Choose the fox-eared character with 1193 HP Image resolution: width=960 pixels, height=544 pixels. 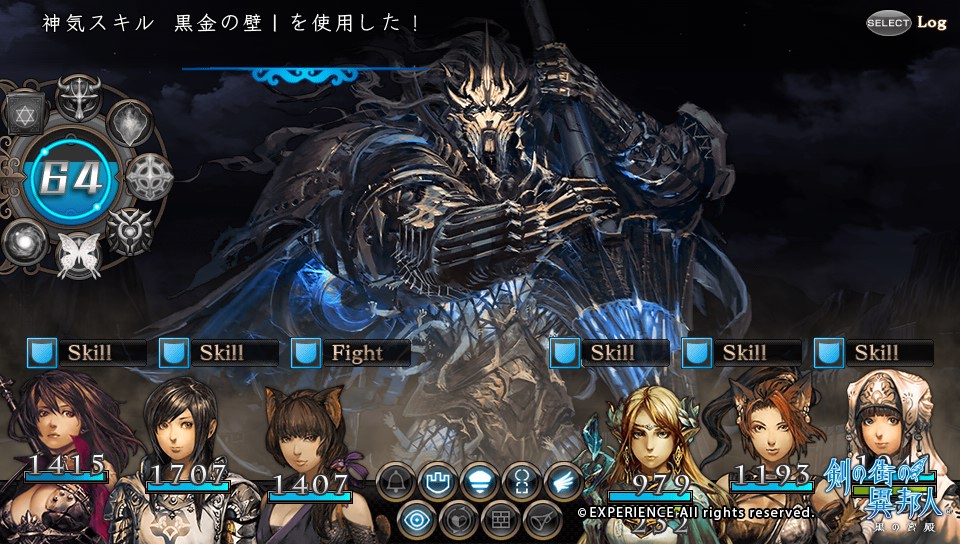770,430
